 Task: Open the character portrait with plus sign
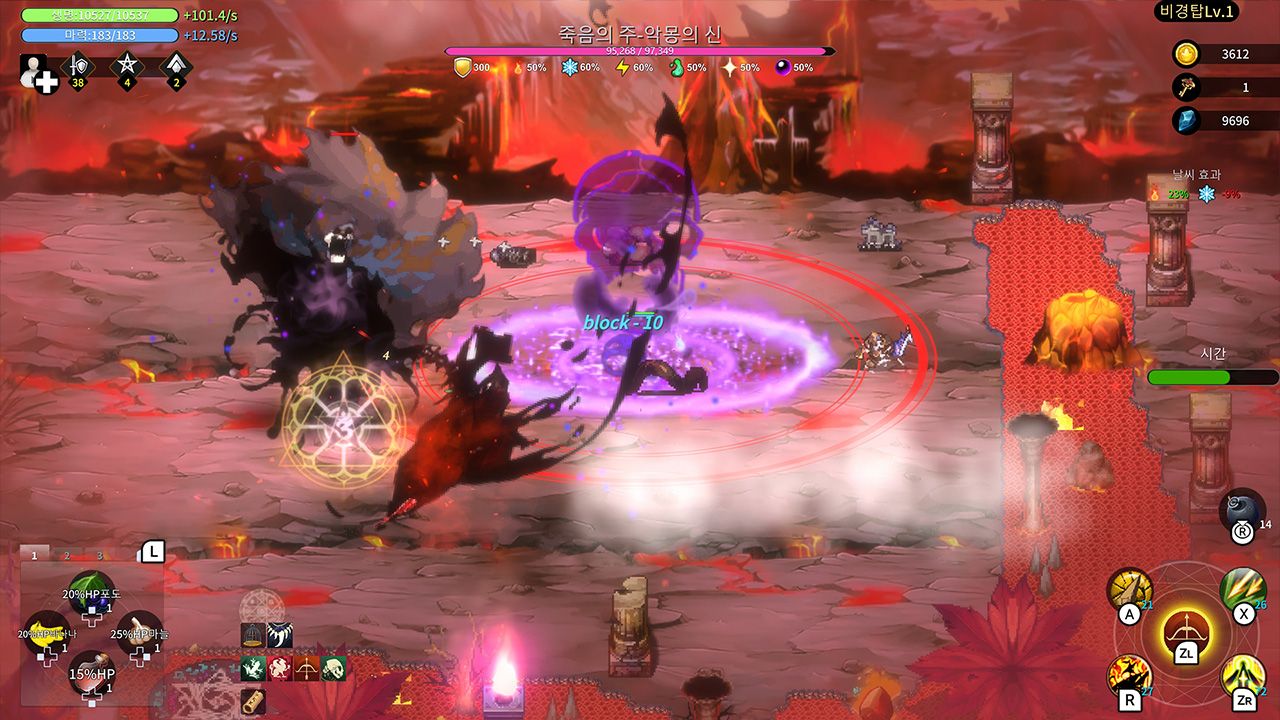pos(39,74)
